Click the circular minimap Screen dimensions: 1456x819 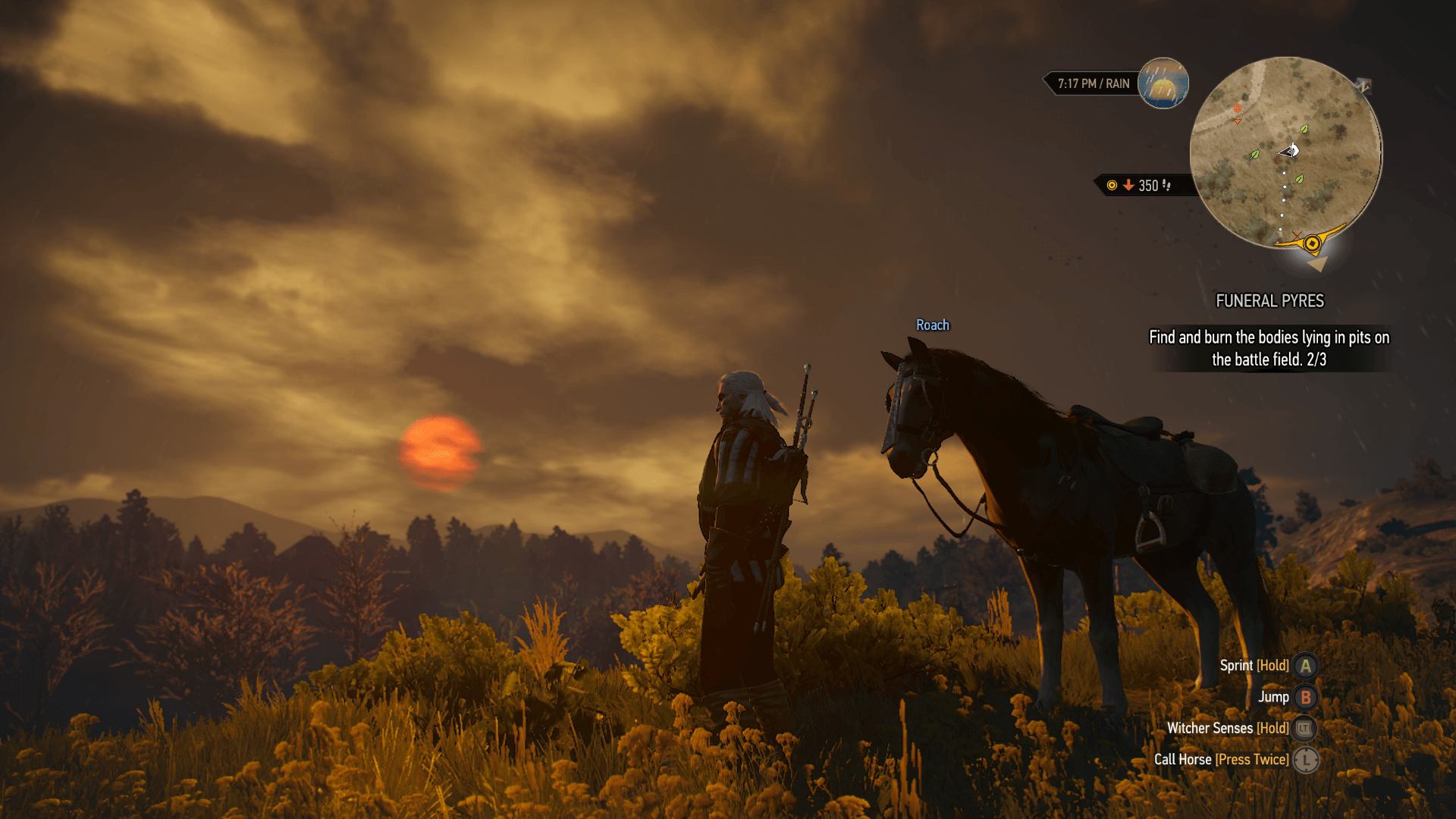(x=1285, y=152)
